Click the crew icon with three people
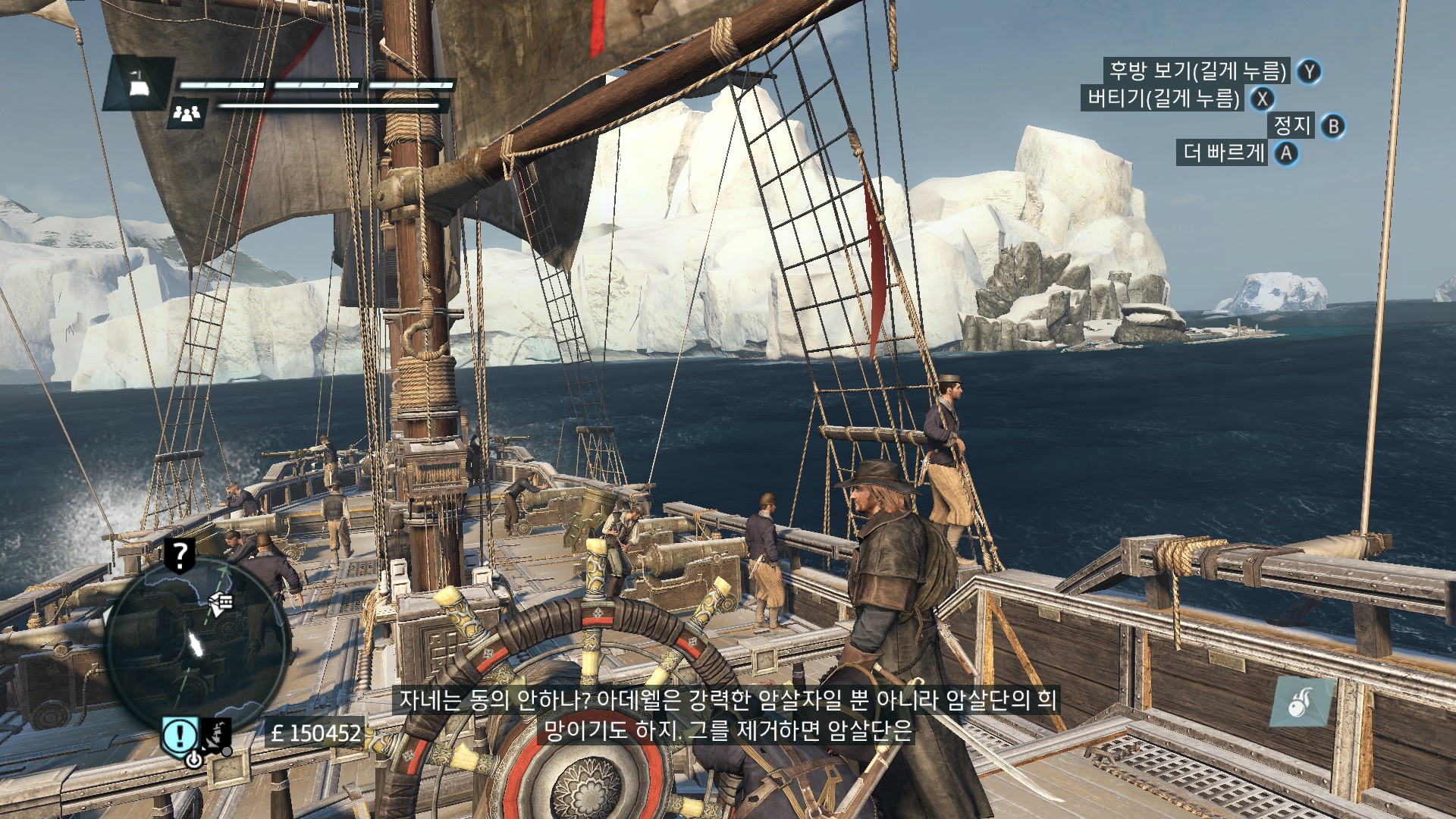This screenshot has width=1456, height=819. tap(187, 113)
